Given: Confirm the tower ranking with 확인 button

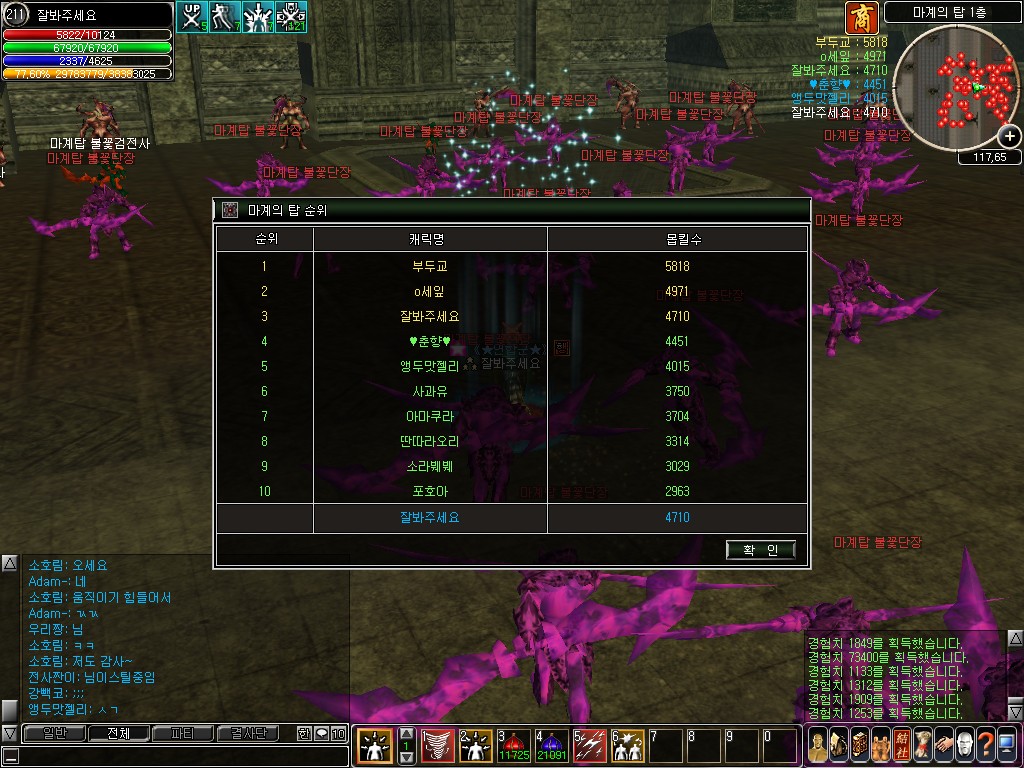Looking at the screenshot, I should (x=761, y=550).
